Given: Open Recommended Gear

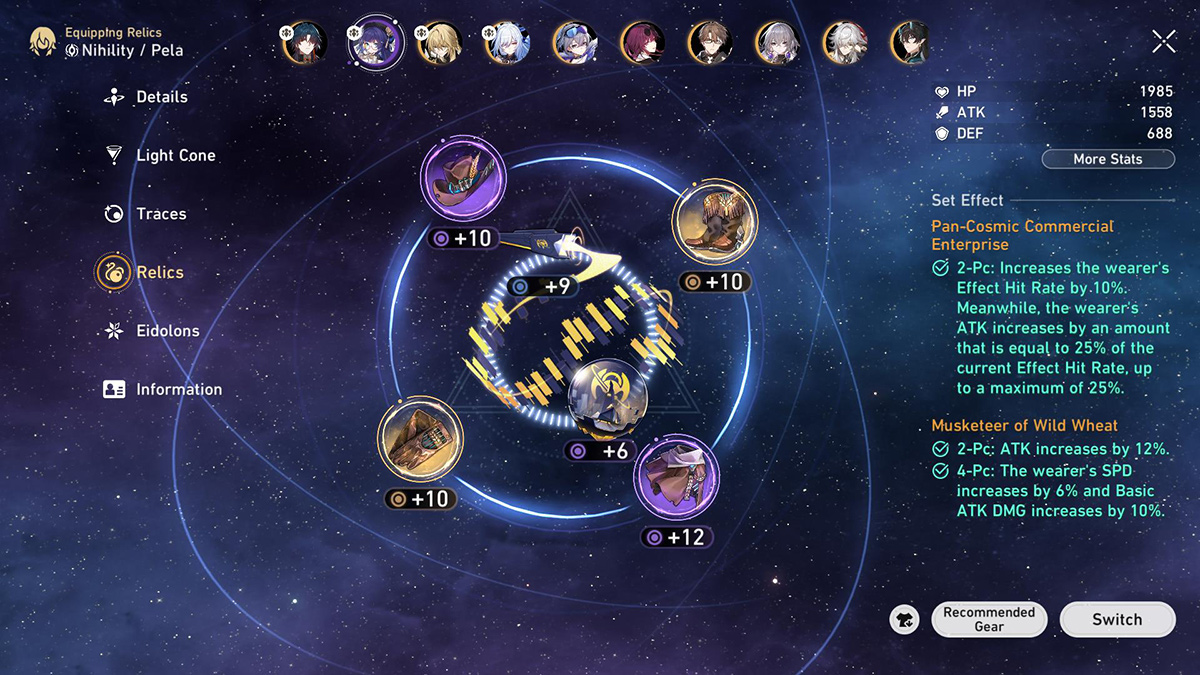Looking at the screenshot, I should point(988,619).
